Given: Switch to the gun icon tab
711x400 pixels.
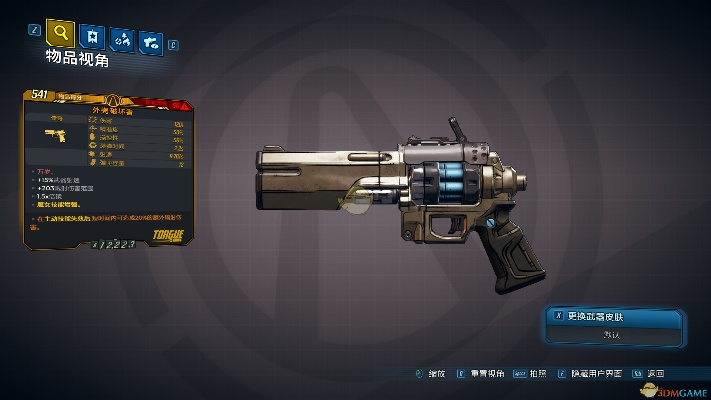Looking at the screenshot, I should coord(152,41).
